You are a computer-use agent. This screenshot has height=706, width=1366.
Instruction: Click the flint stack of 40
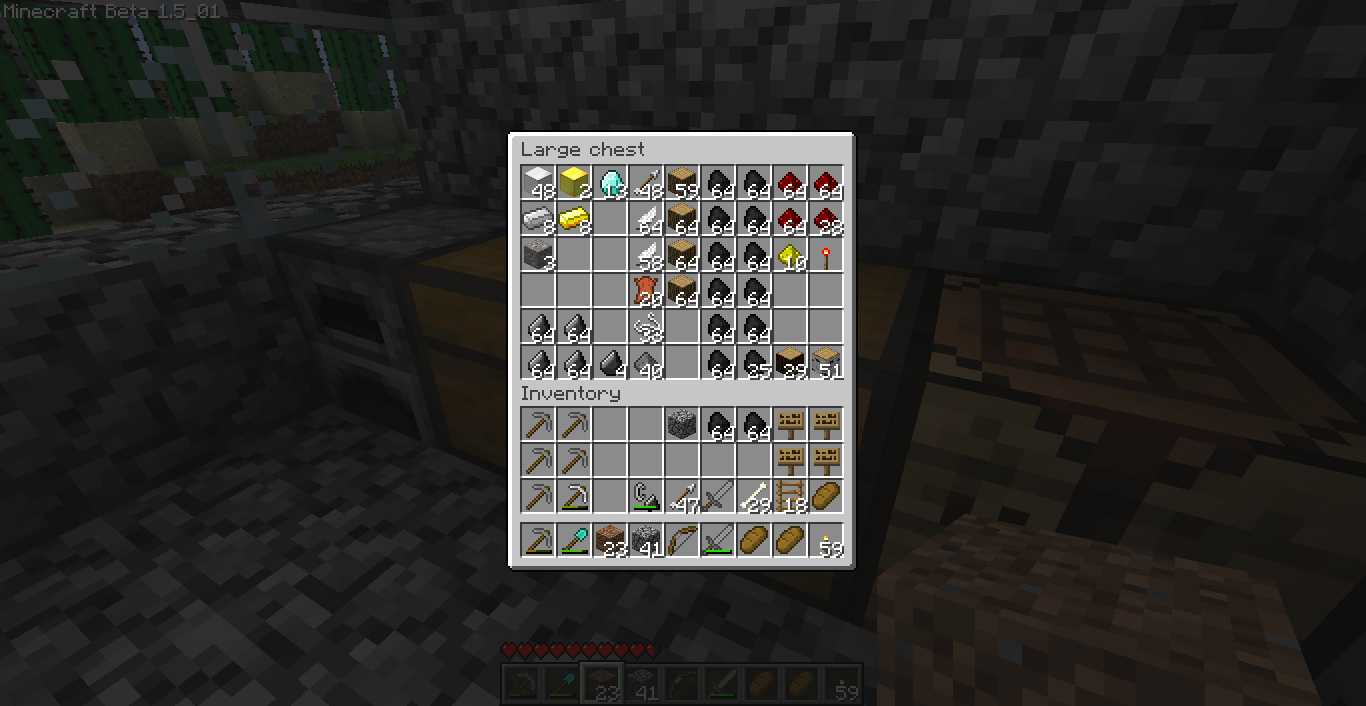tap(646, 363)
